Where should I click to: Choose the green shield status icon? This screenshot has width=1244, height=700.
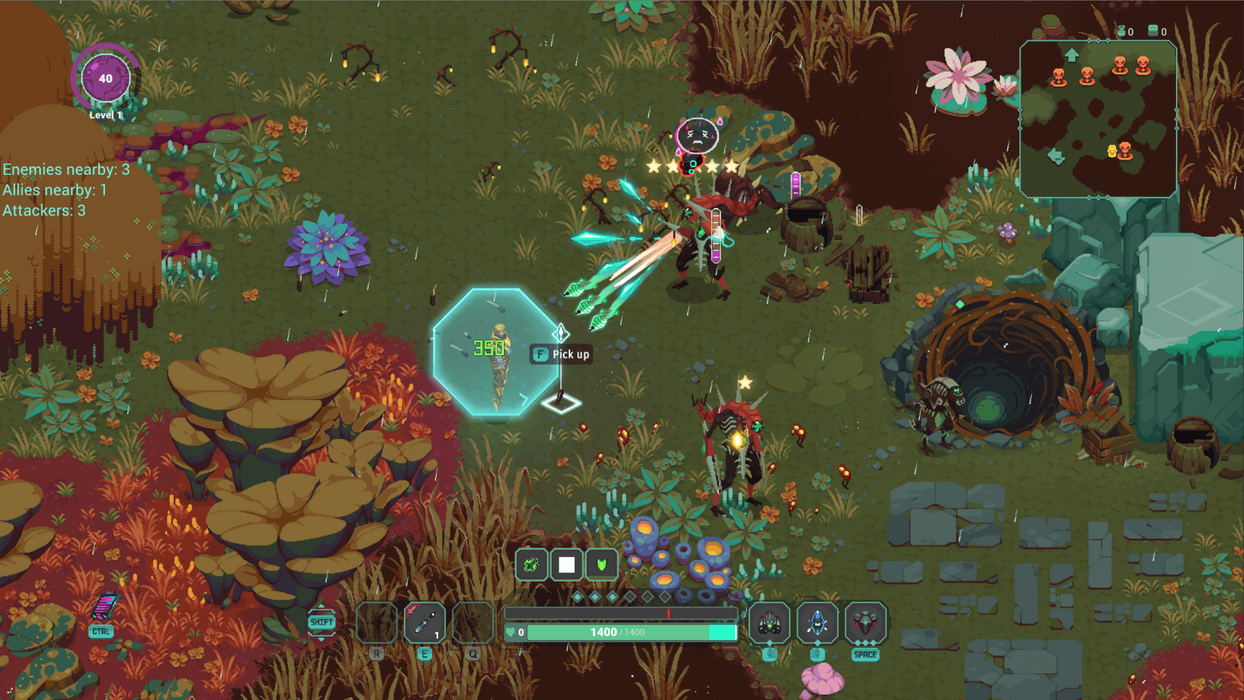601,565
